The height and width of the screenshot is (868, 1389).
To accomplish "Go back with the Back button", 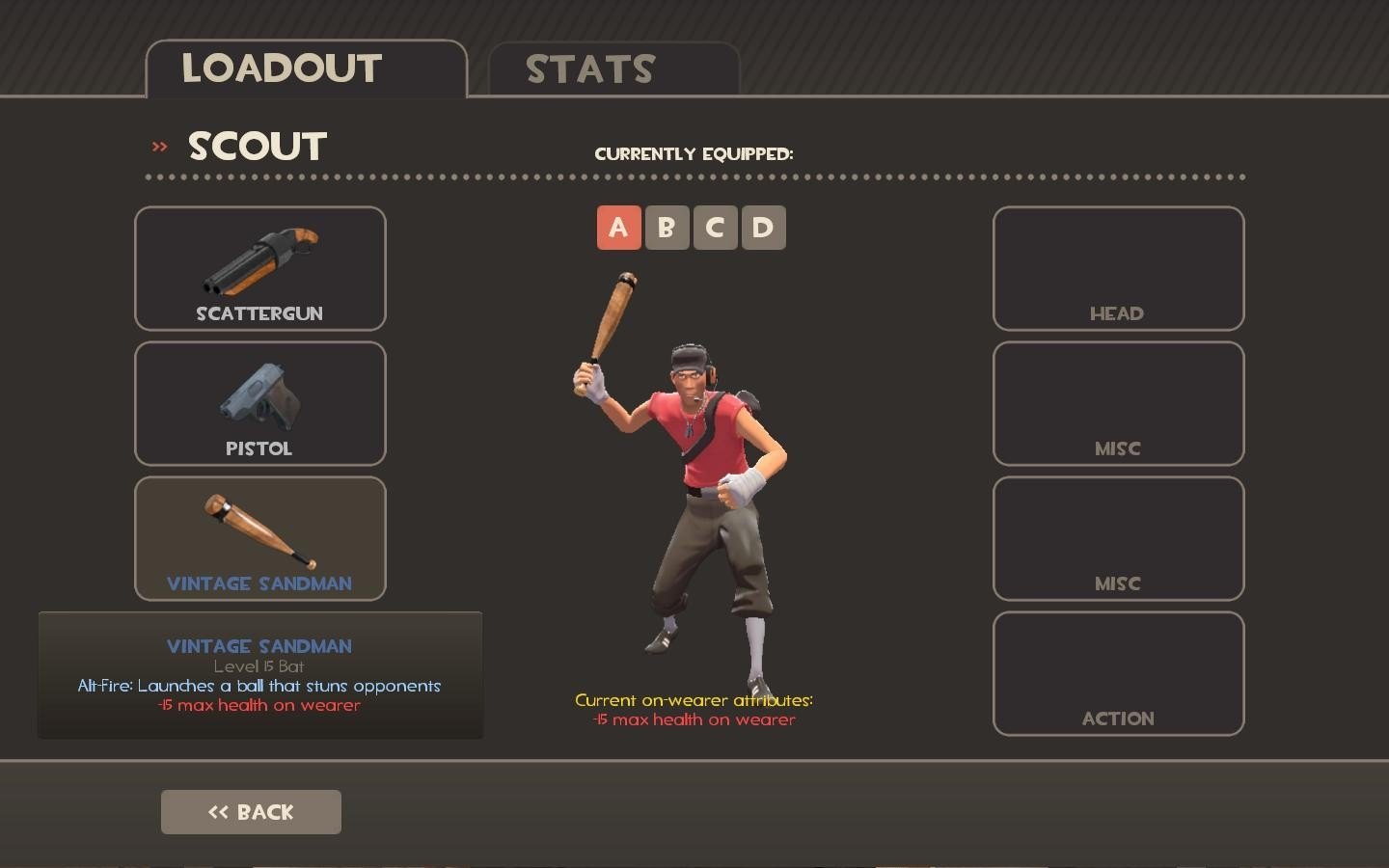I will coord(251,812).
